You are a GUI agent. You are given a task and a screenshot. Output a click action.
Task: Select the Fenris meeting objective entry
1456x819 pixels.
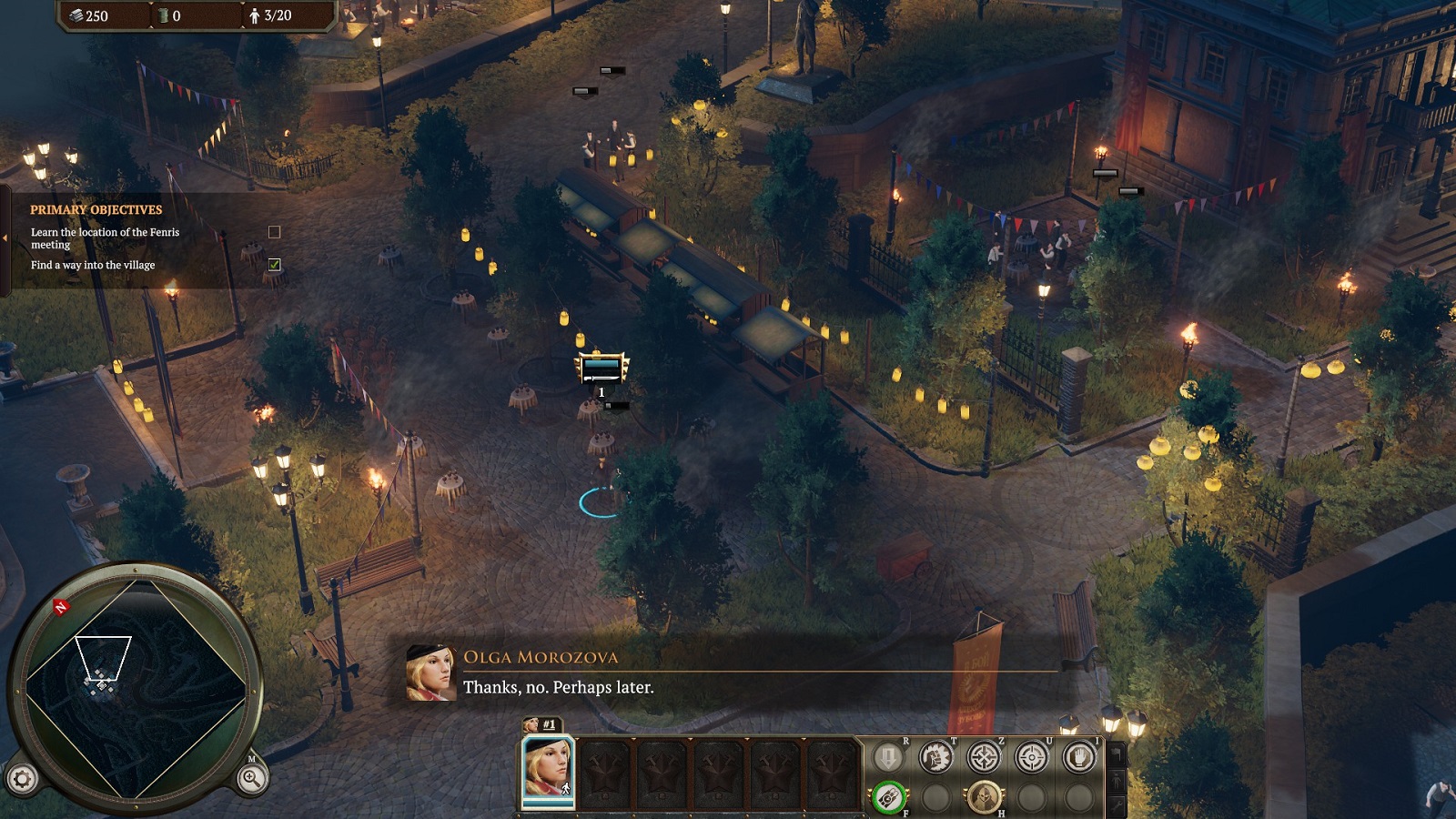click(x=105, y=238)
